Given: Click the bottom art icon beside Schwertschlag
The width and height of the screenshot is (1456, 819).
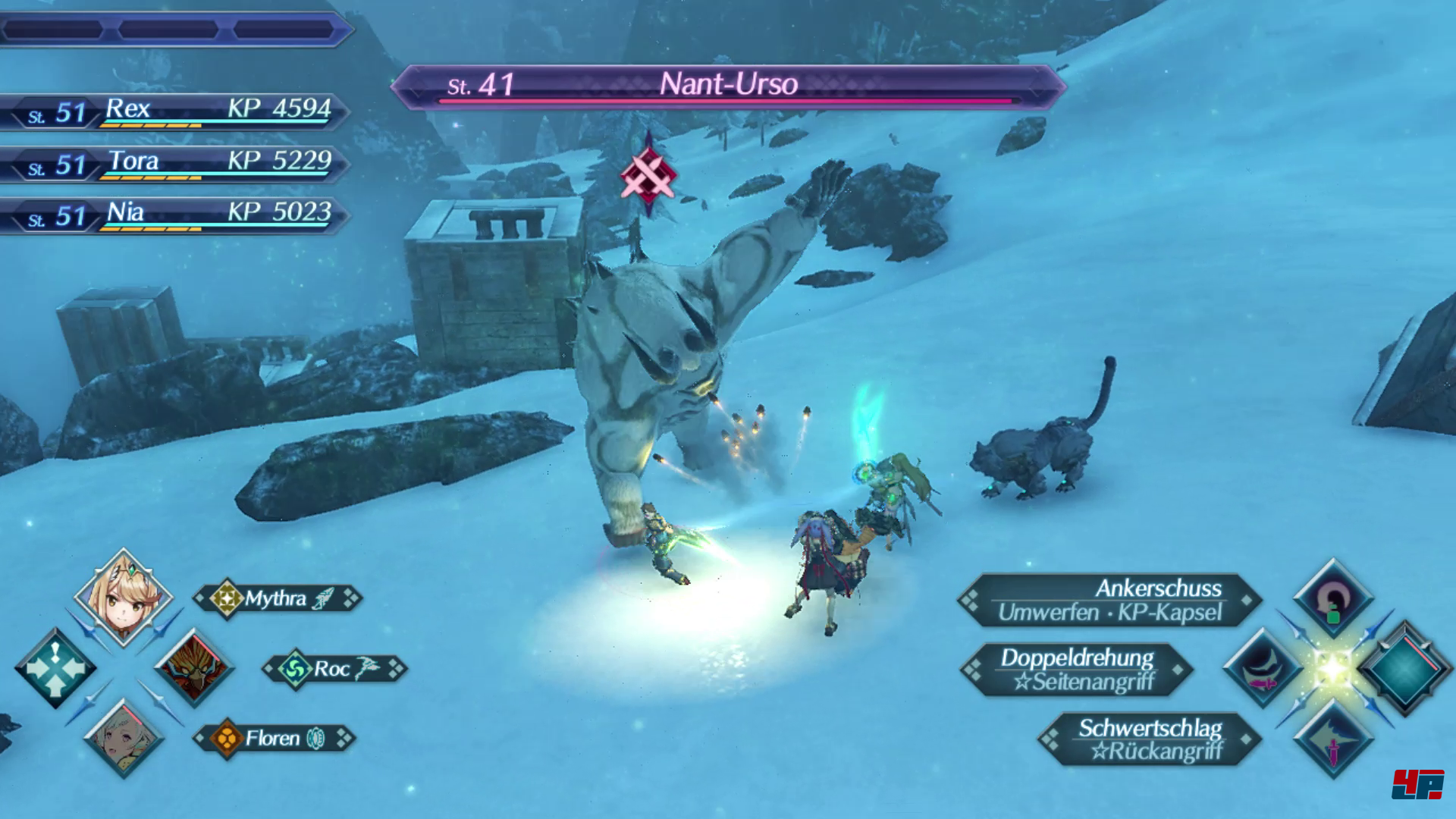Looking at the screenshot, I should click(x=1333, y=739).
